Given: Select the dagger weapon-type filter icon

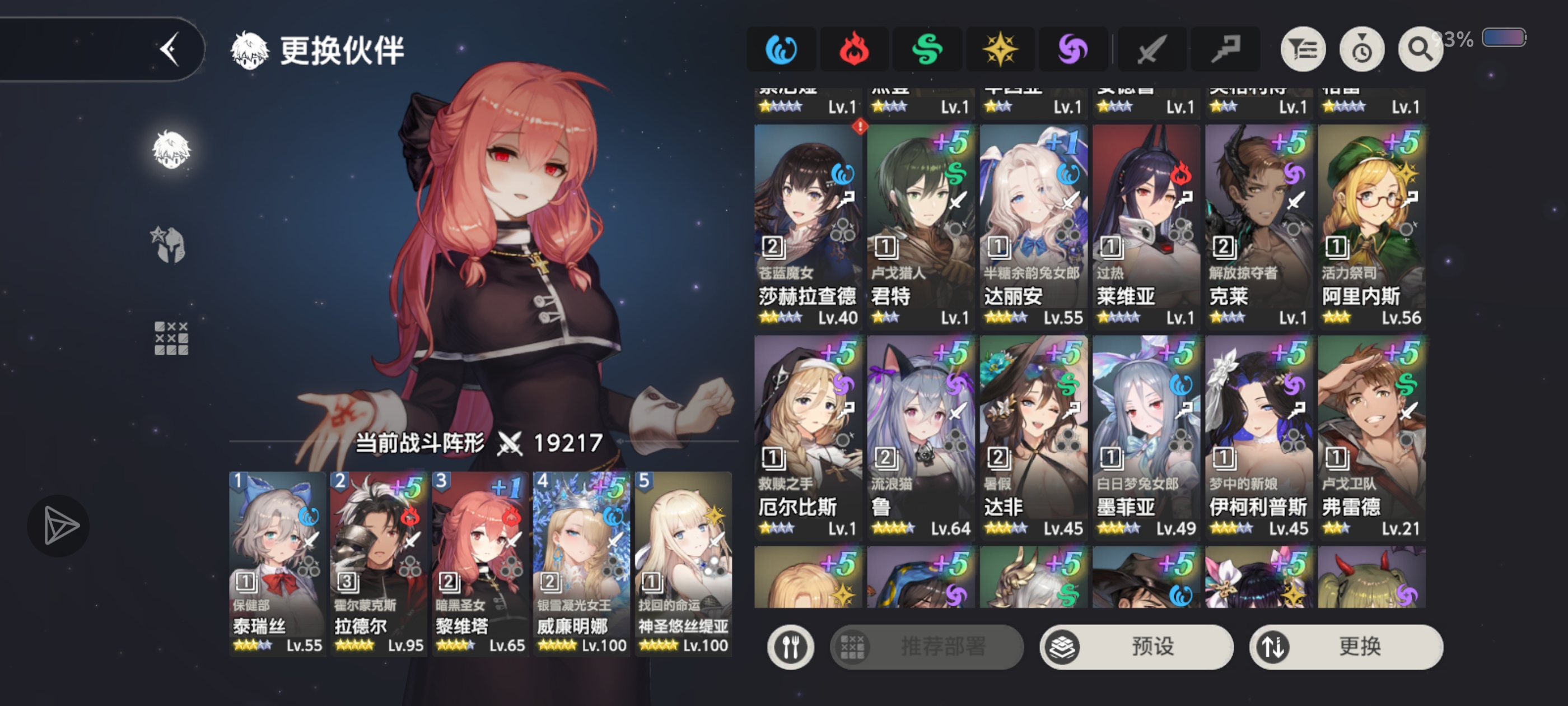Looking at the screenshot, I should [1225, 49].
